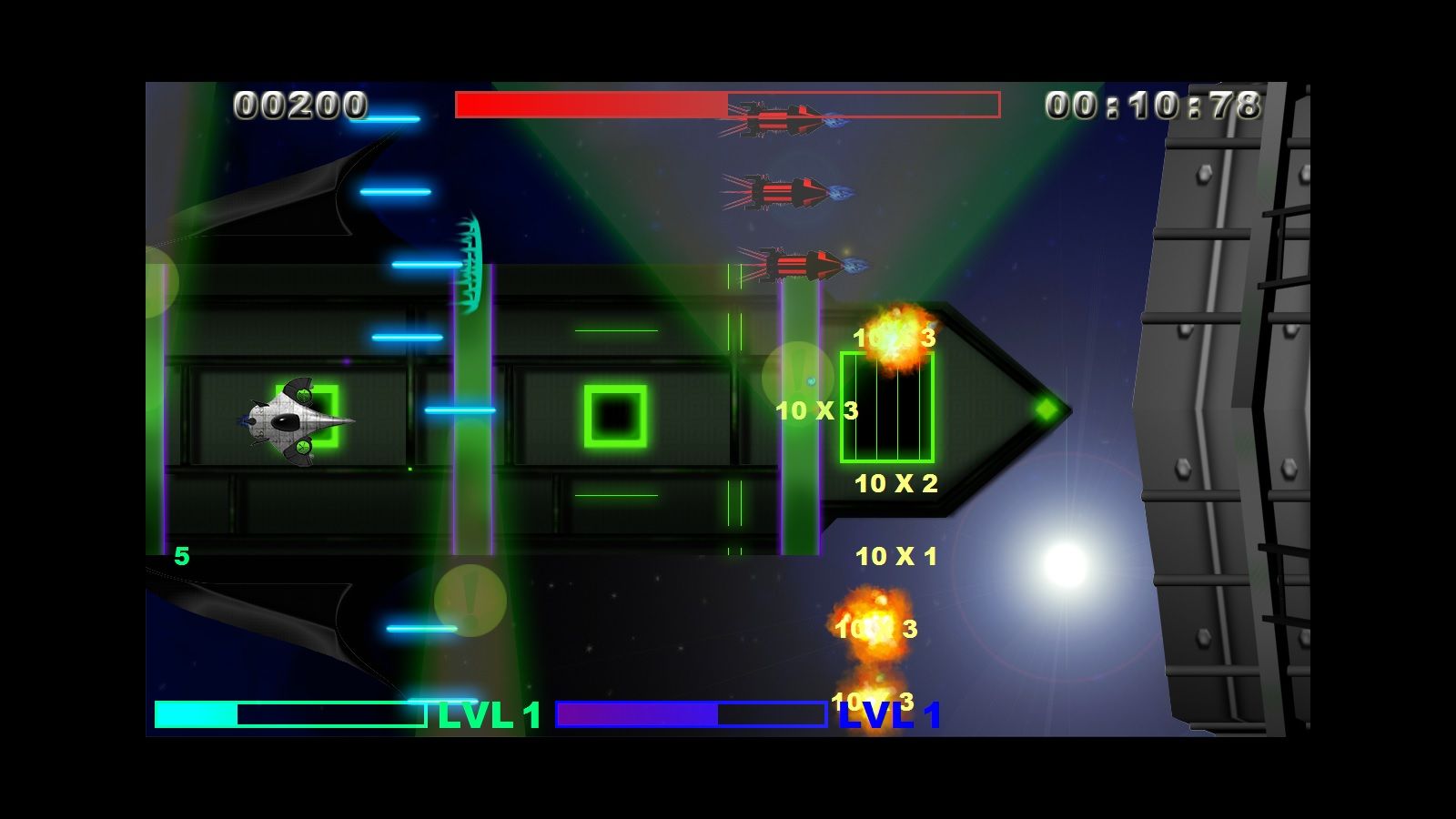This screenshot has height=819, width=1456.
Task: Click the score display showing 00200
Action: 298,105
